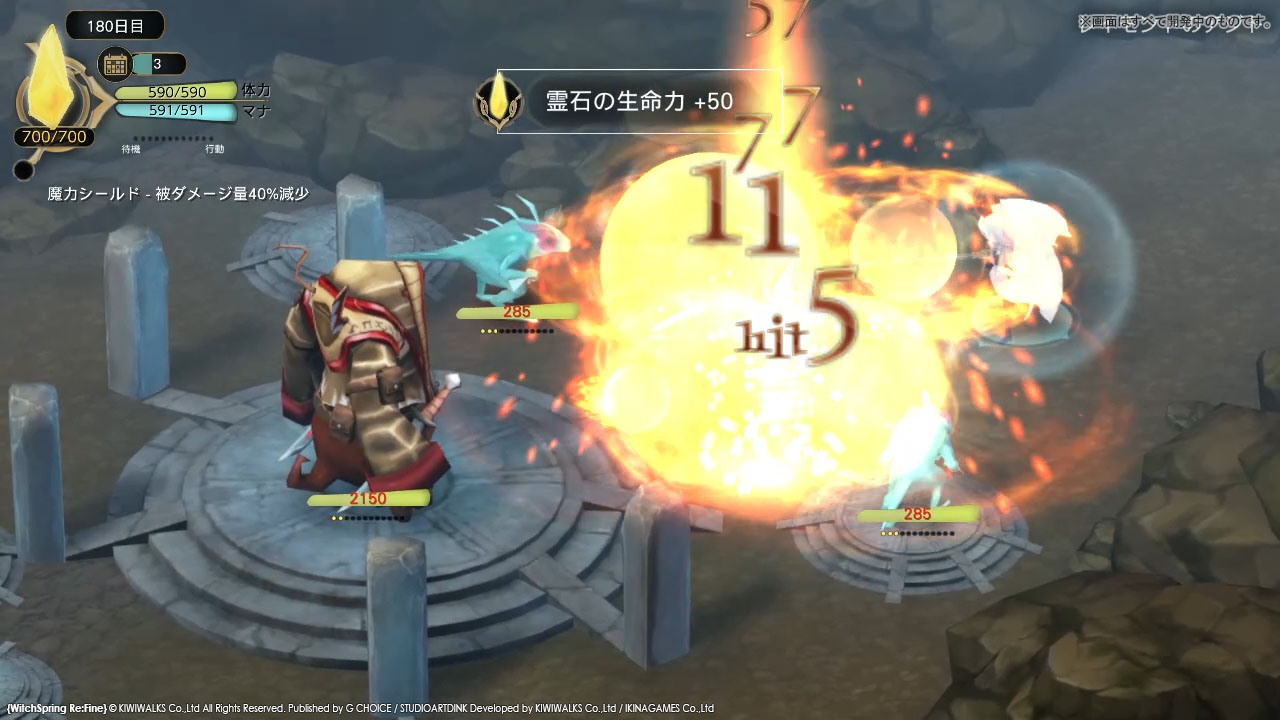Click the 180日目 day counter badge

[x=115, y=26]
